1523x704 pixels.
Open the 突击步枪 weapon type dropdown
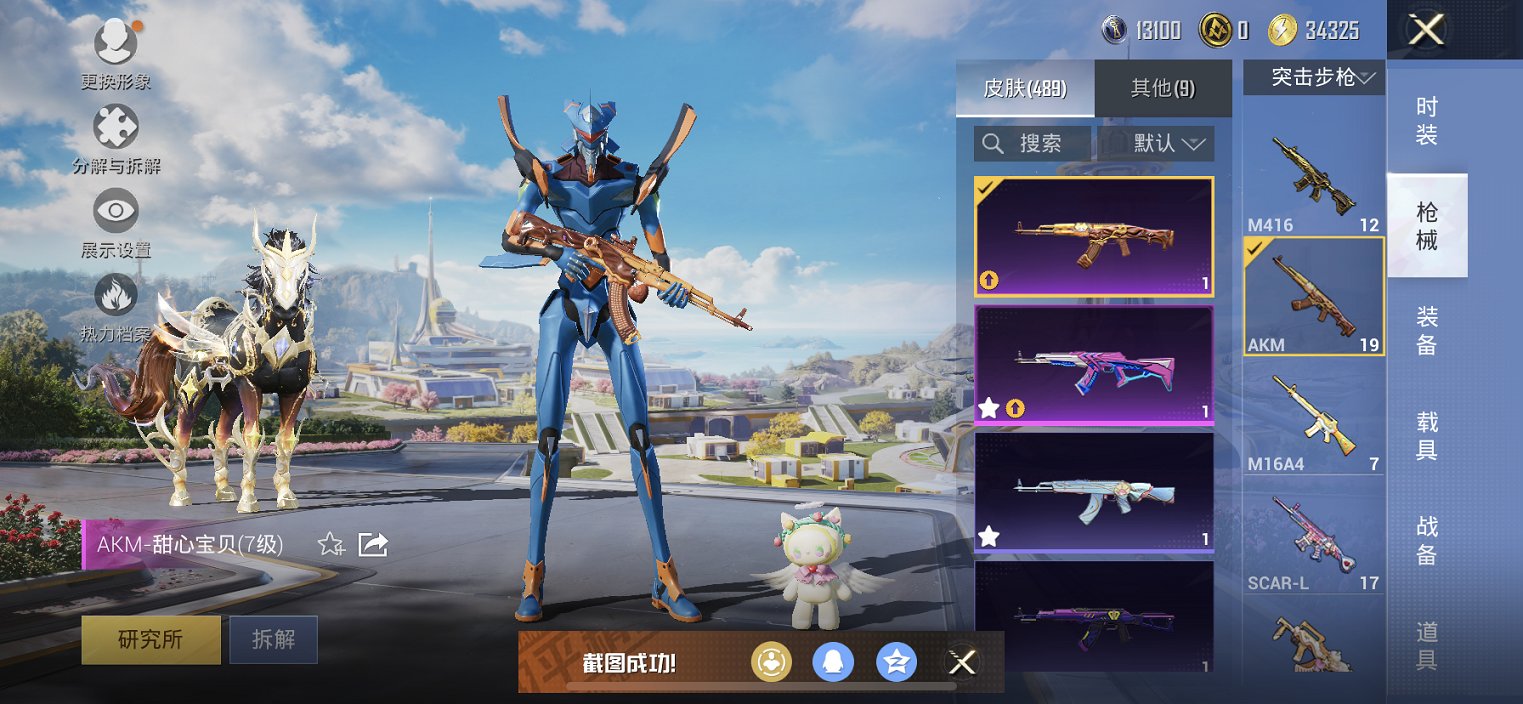(x=1313, y=77)
